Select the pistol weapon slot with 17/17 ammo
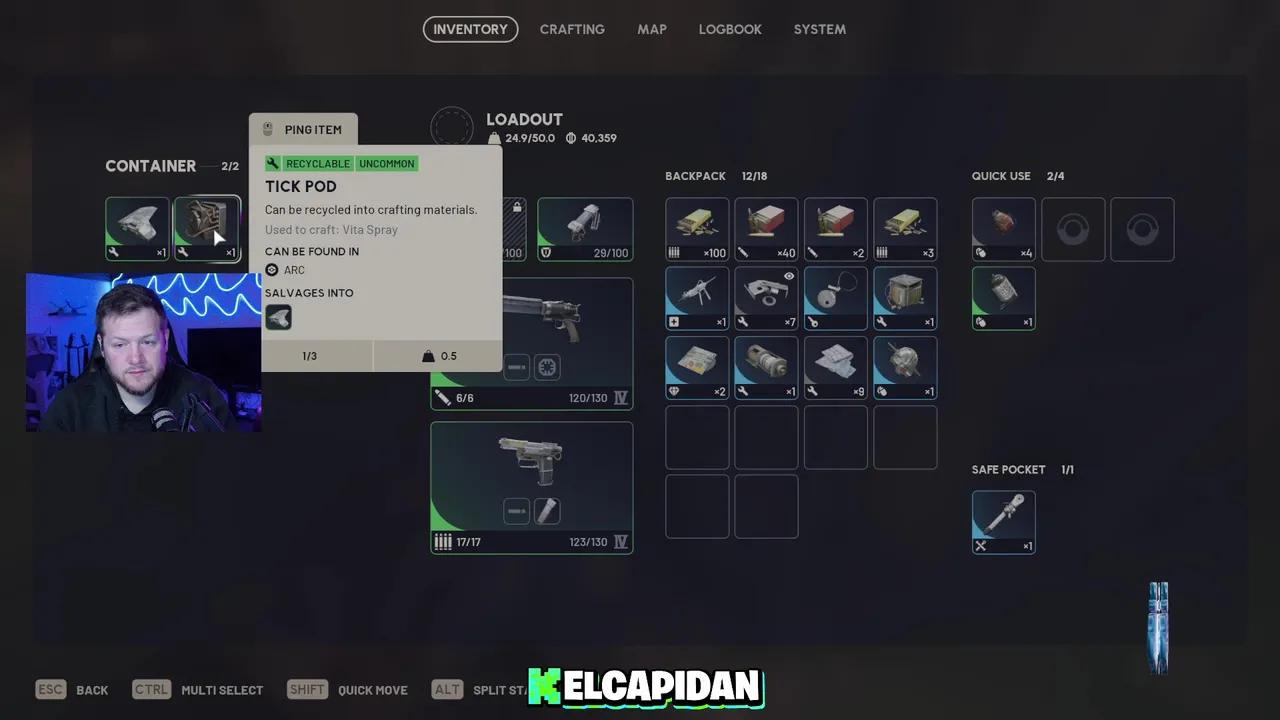This screenshot has width=1280, height=720. click(x=531, y=487)
